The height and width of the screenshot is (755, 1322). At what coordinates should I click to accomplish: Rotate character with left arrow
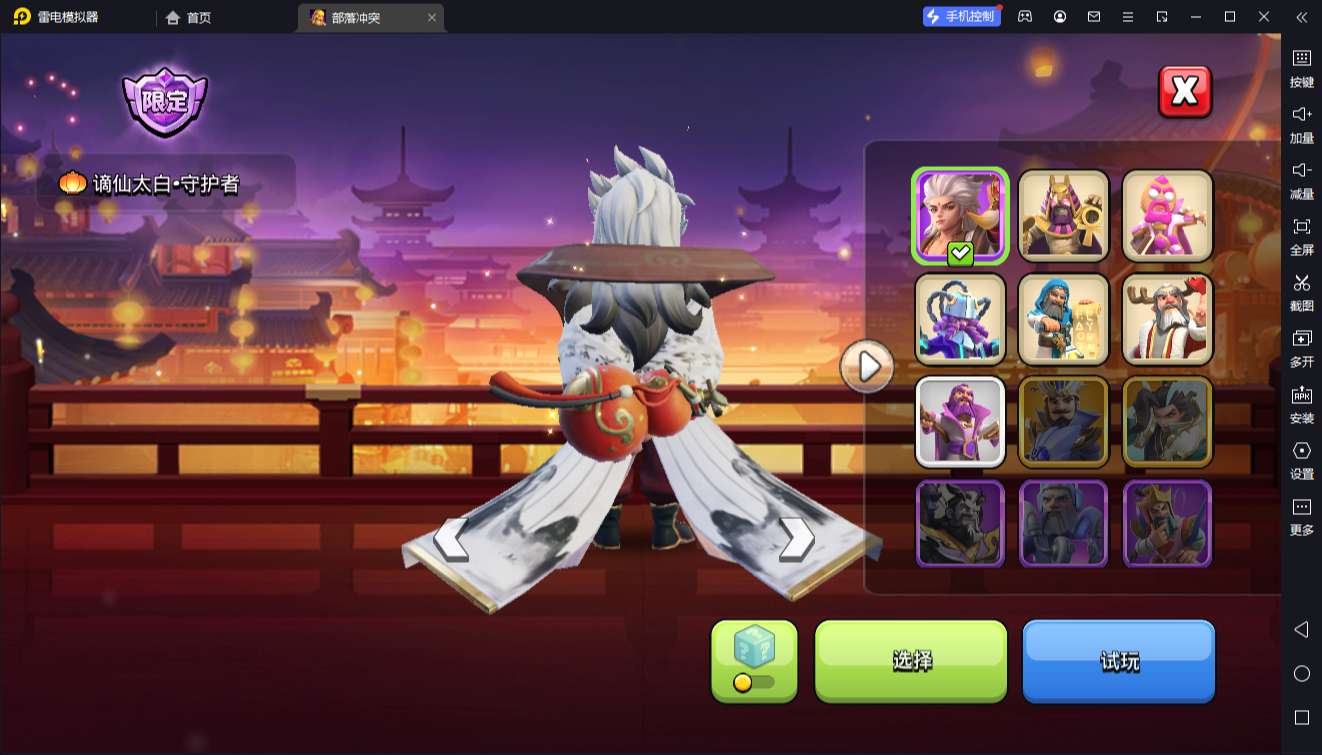(450, 540)
